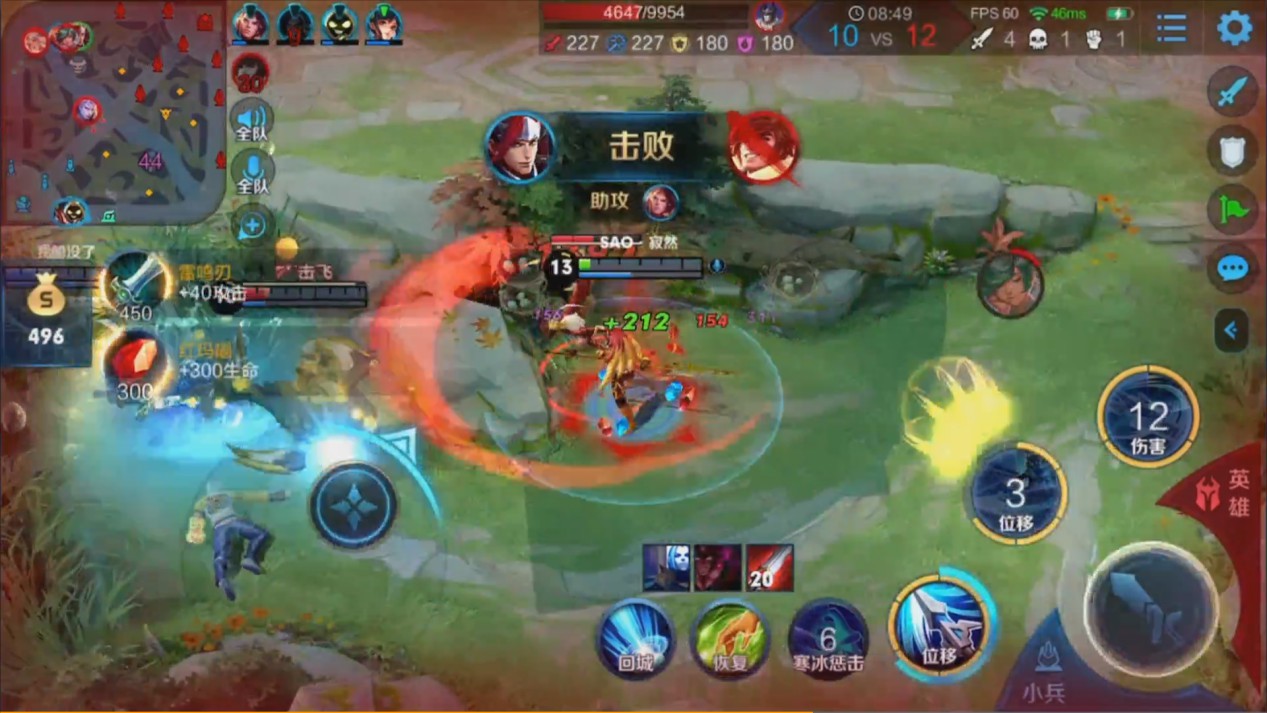Open the scoreboard list panel
The image size is (1267, 713).
point(1171,28)
